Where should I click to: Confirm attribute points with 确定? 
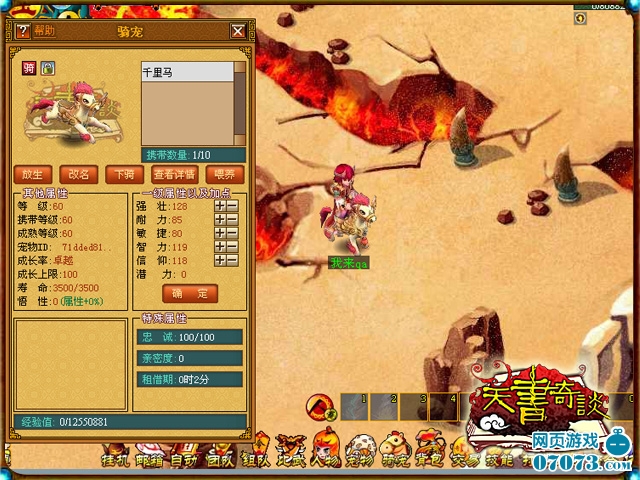(189, 294)
